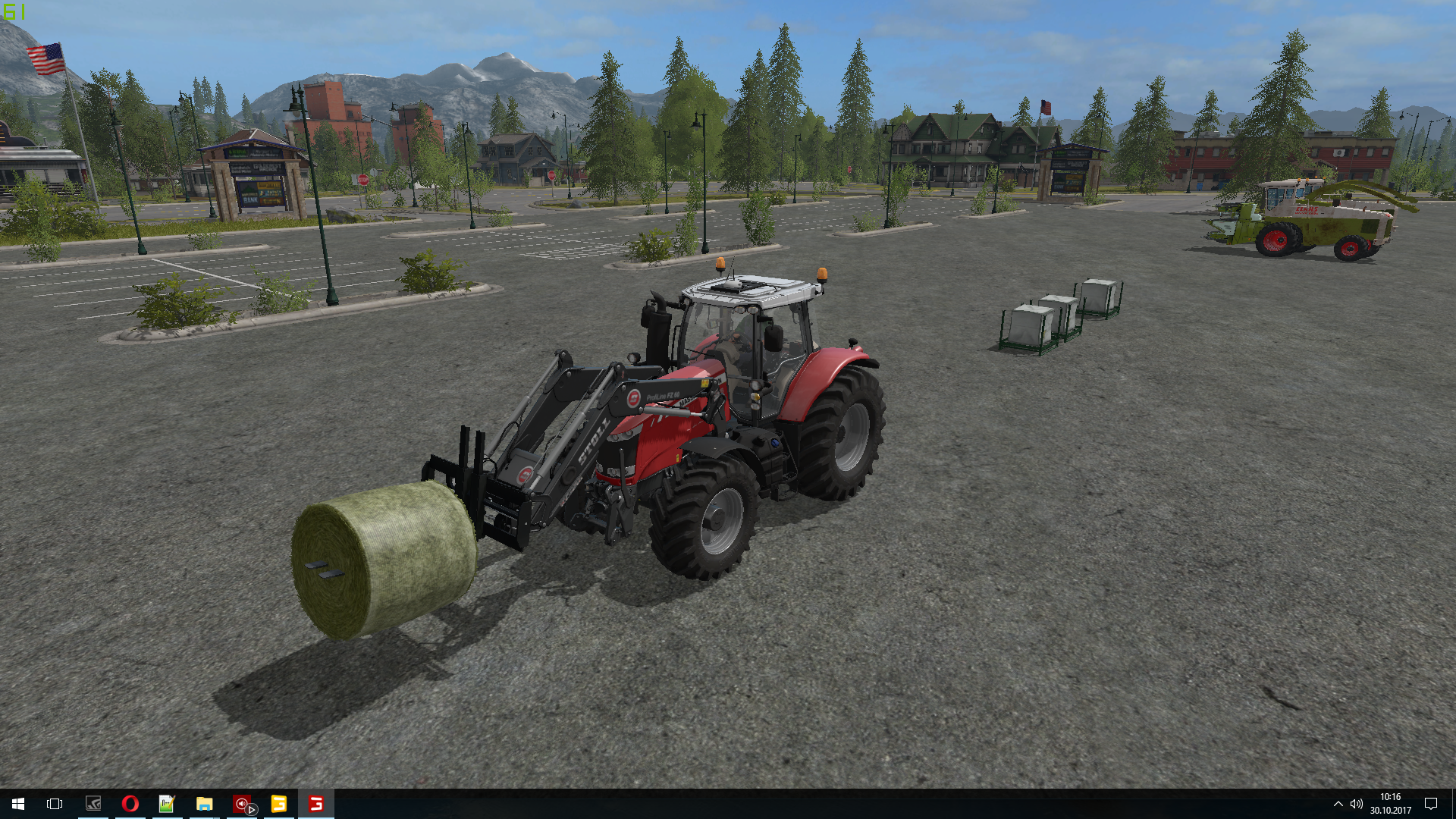Open the Windows Start menu

pyautogui.click(x=18, y=804)
